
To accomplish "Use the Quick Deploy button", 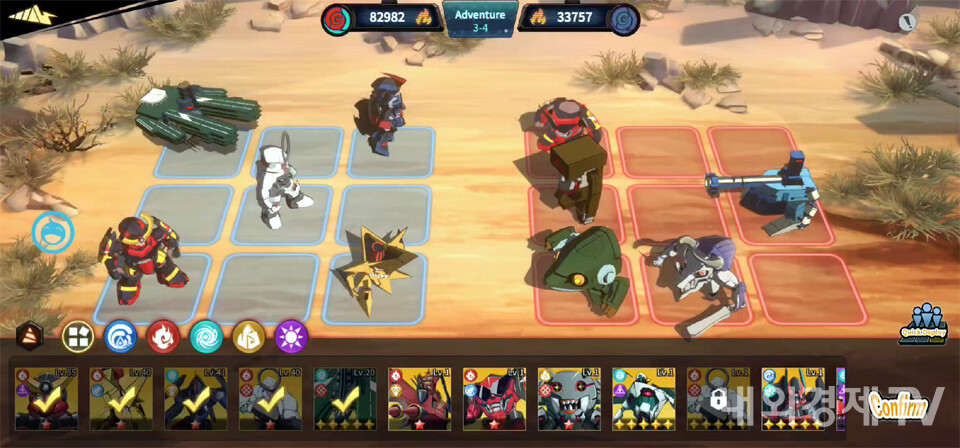I will coord(927,323).
